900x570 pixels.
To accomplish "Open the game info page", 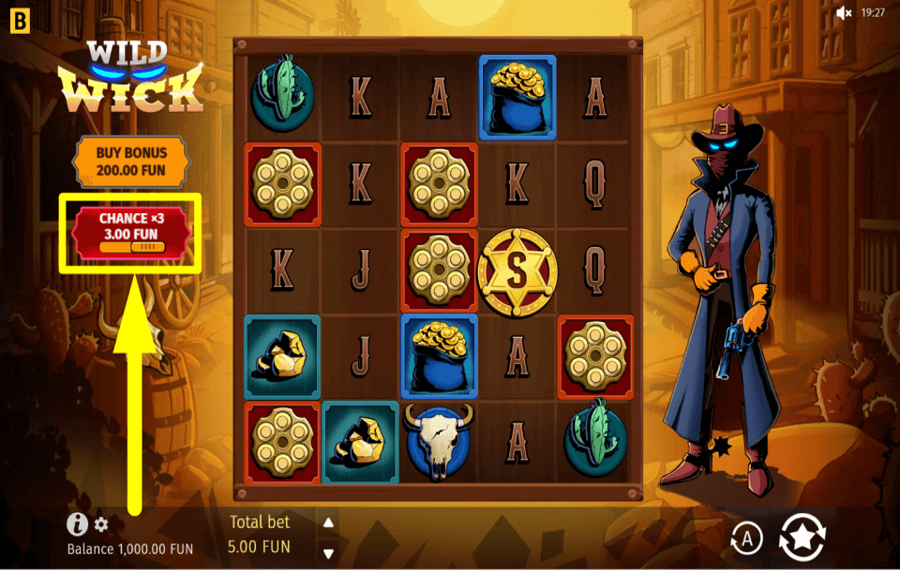I will [77, 524].
